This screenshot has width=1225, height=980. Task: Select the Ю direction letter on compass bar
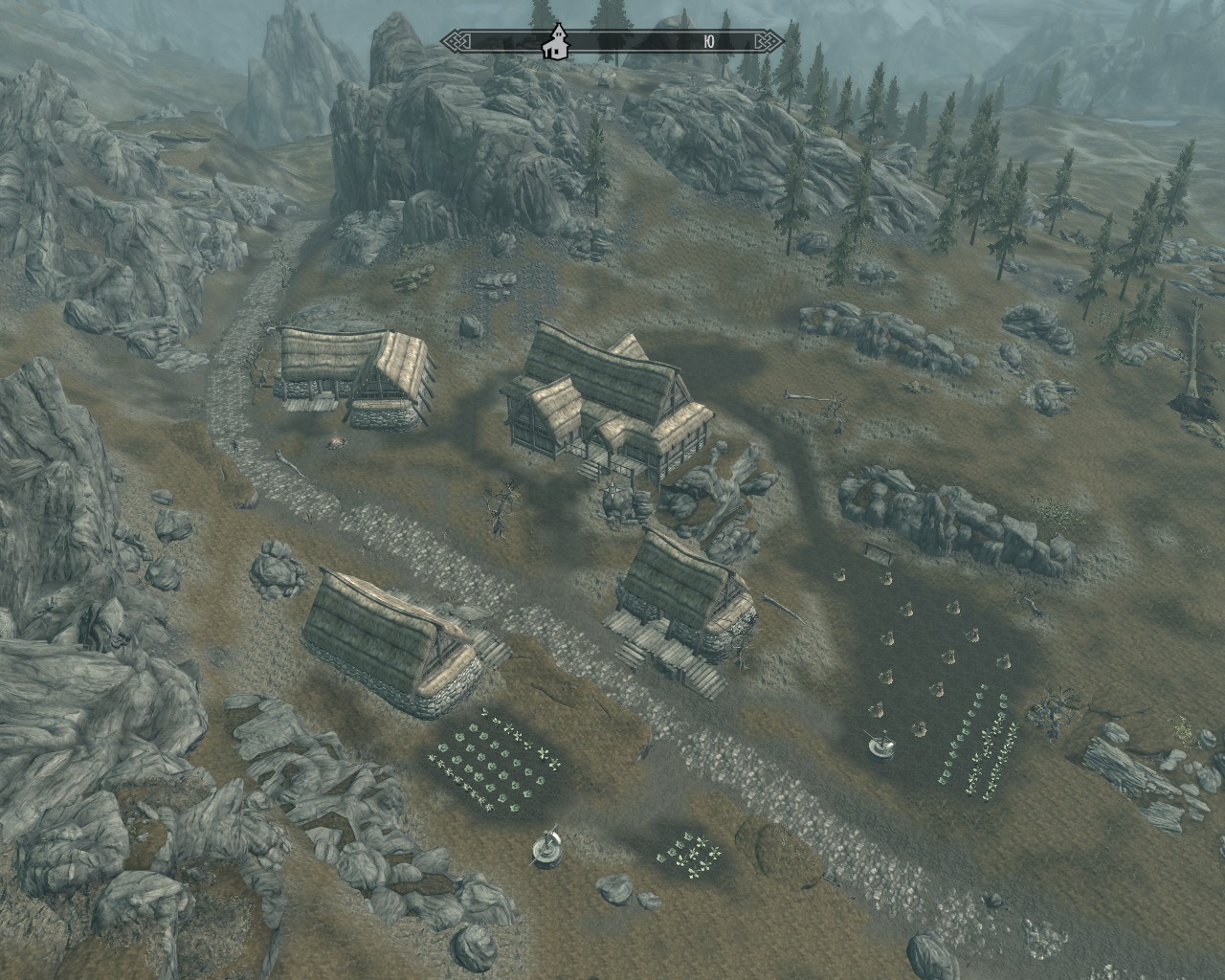[x=708, y=41]
